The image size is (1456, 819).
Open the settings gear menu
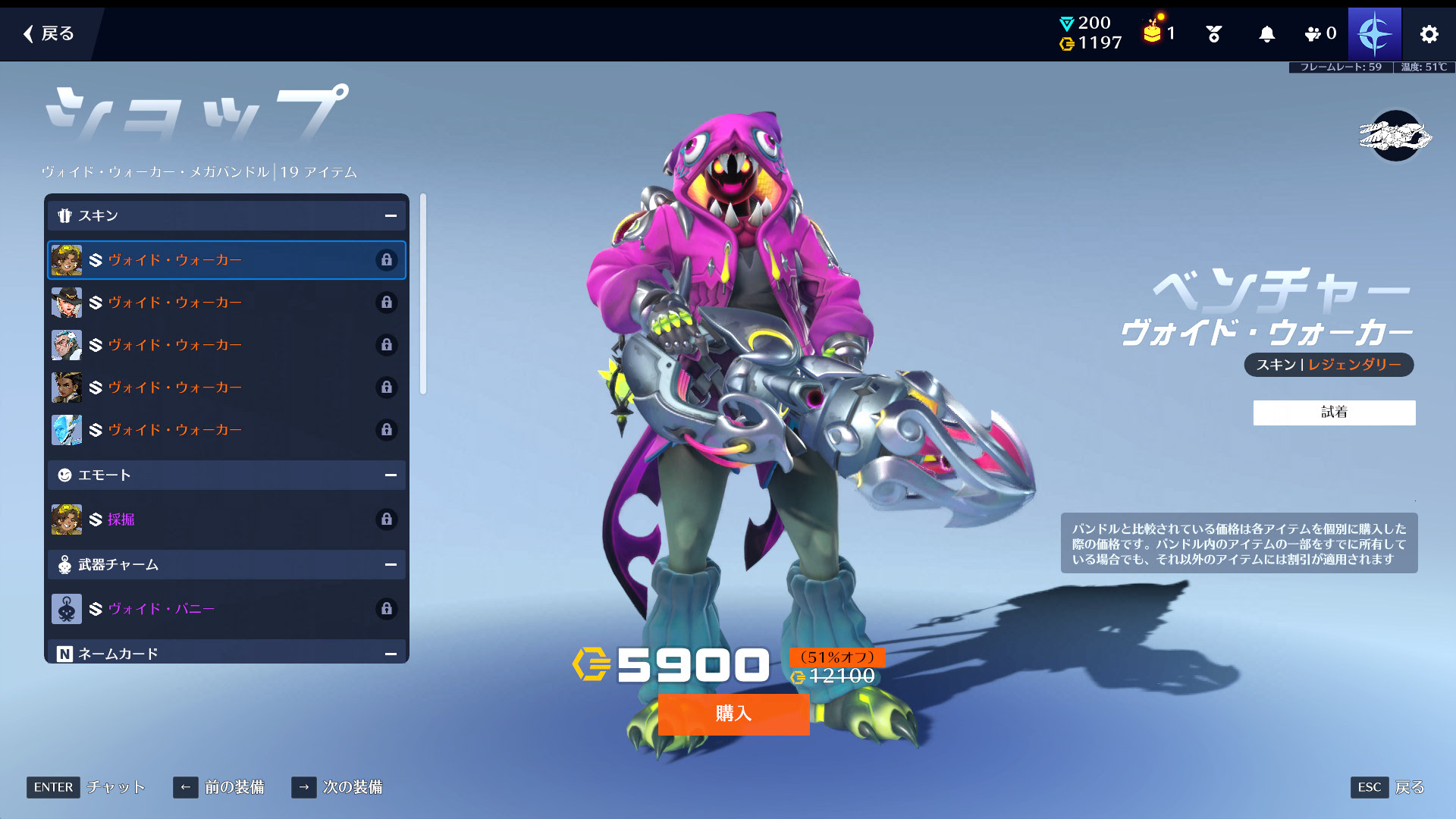click(1429, 34)
